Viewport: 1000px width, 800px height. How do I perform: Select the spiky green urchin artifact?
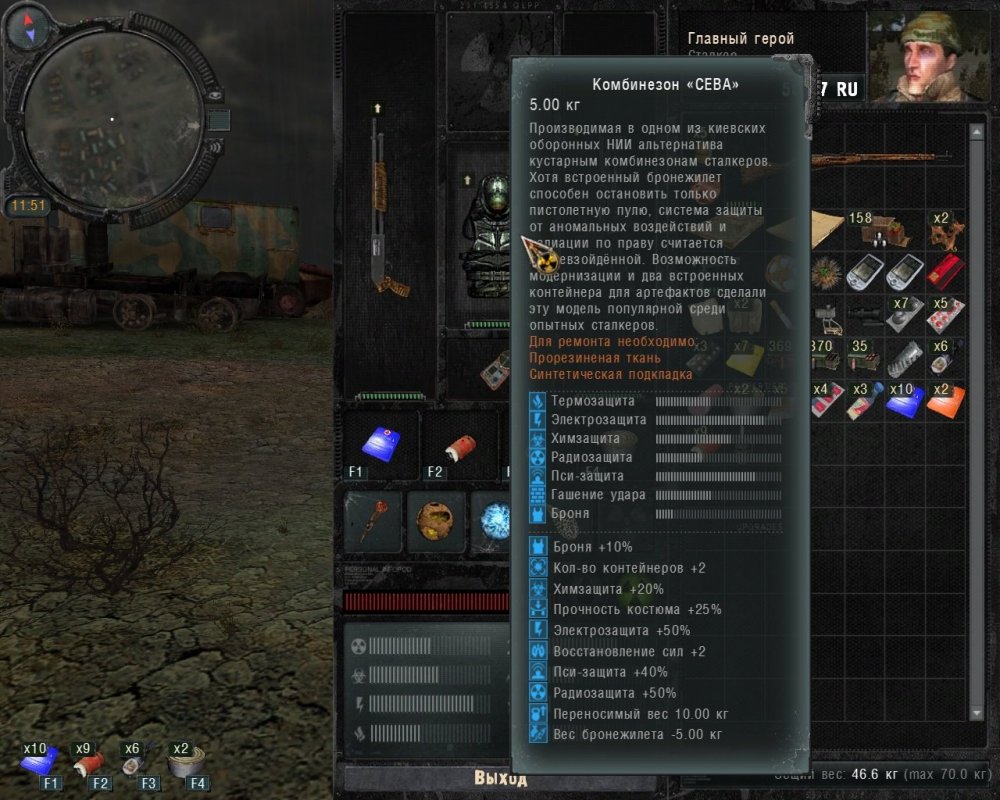point(826,272)
